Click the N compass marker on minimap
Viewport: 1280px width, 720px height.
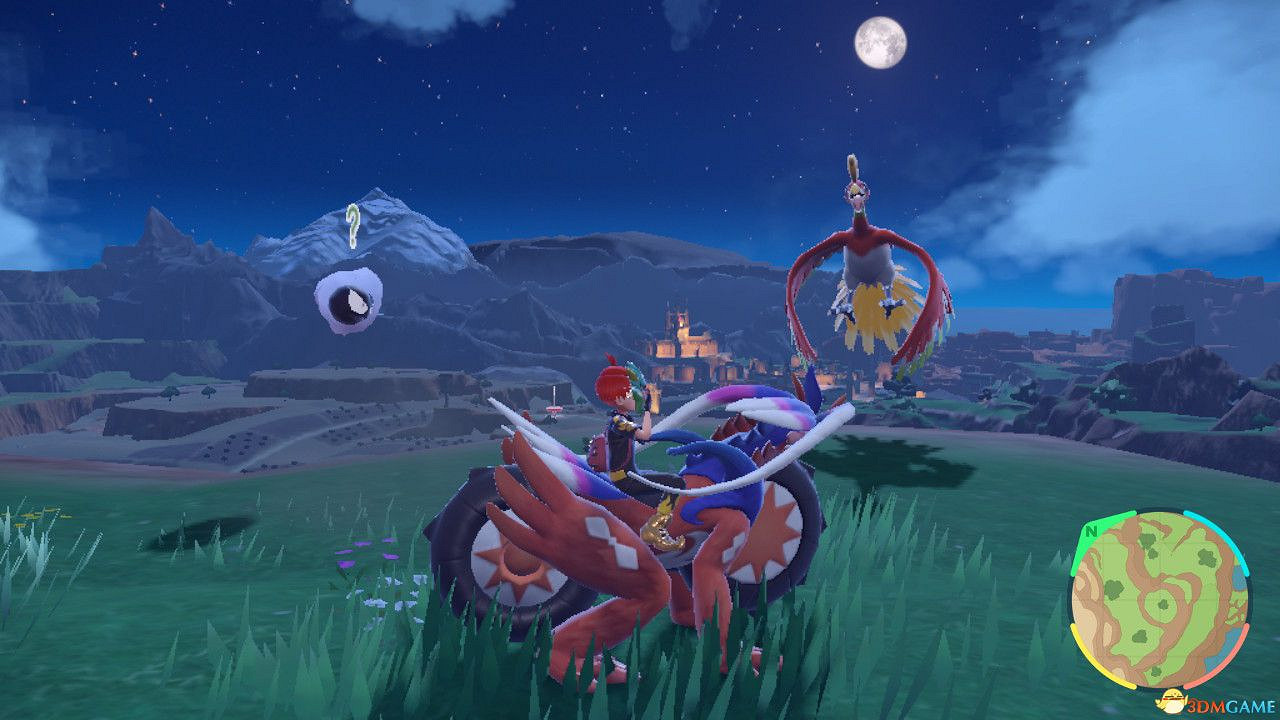click(x=1090, y=532)
